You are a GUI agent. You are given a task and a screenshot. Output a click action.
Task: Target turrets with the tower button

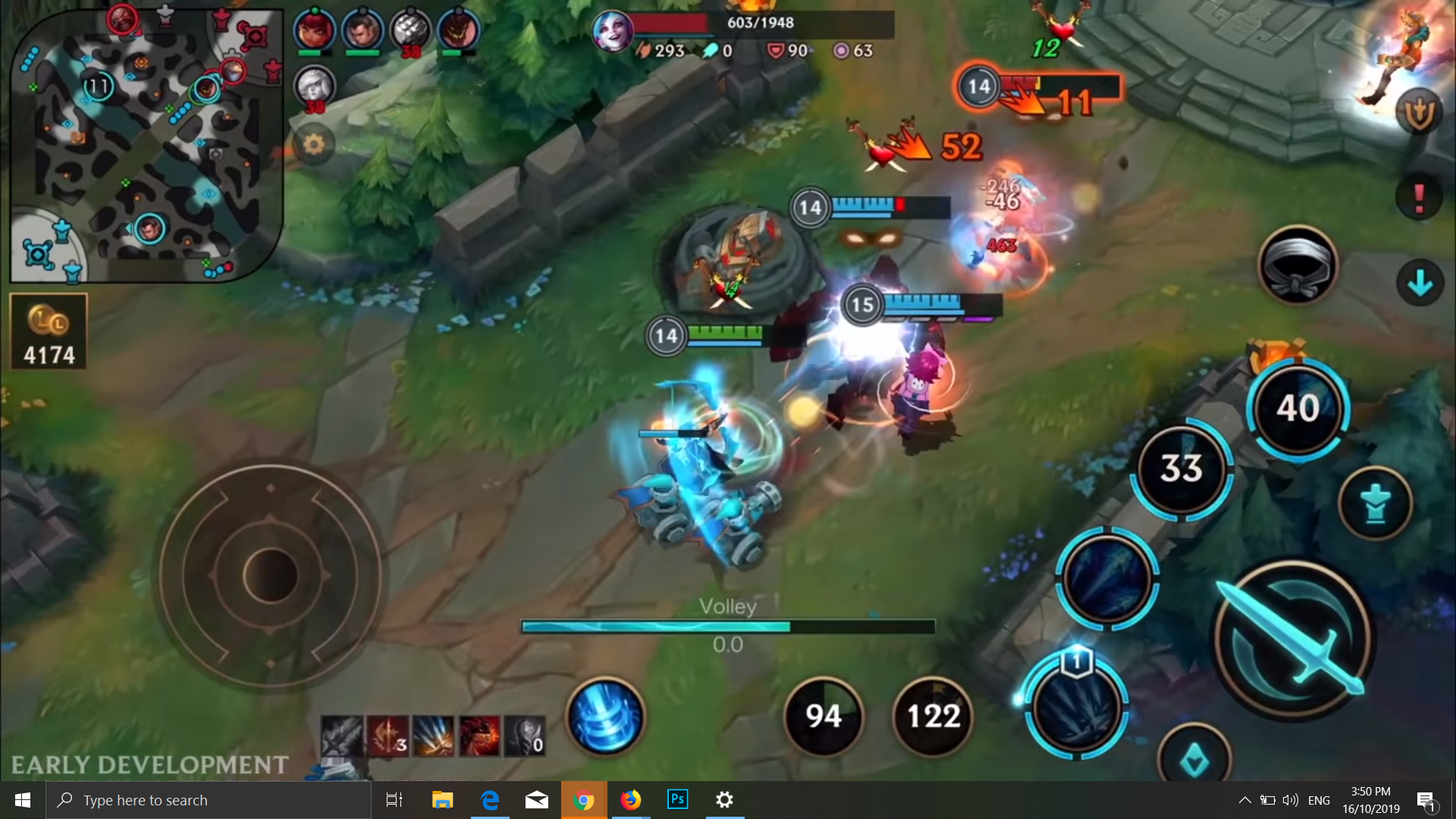click(1375, 504)
